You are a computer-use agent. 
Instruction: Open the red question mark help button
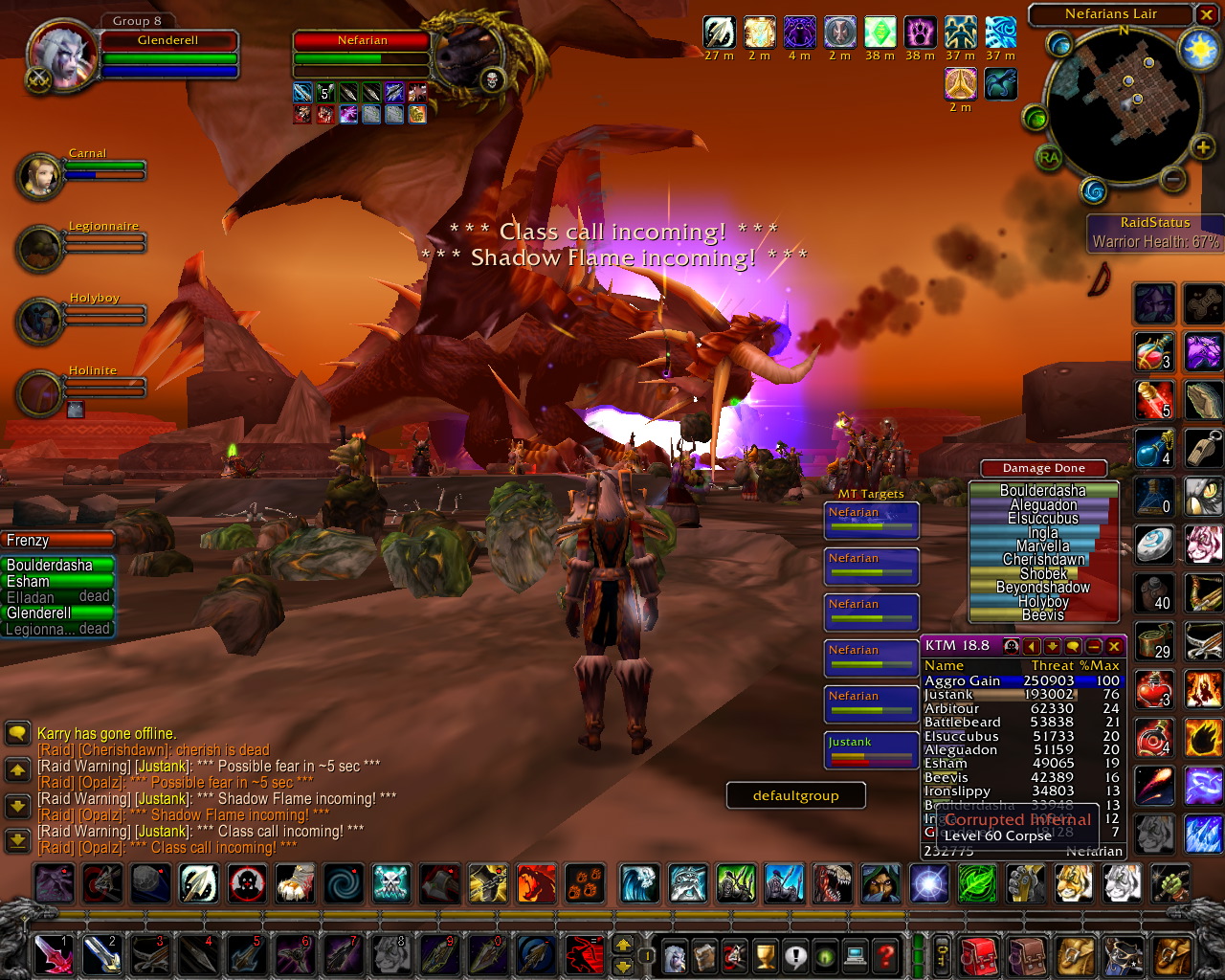[887, 954]
